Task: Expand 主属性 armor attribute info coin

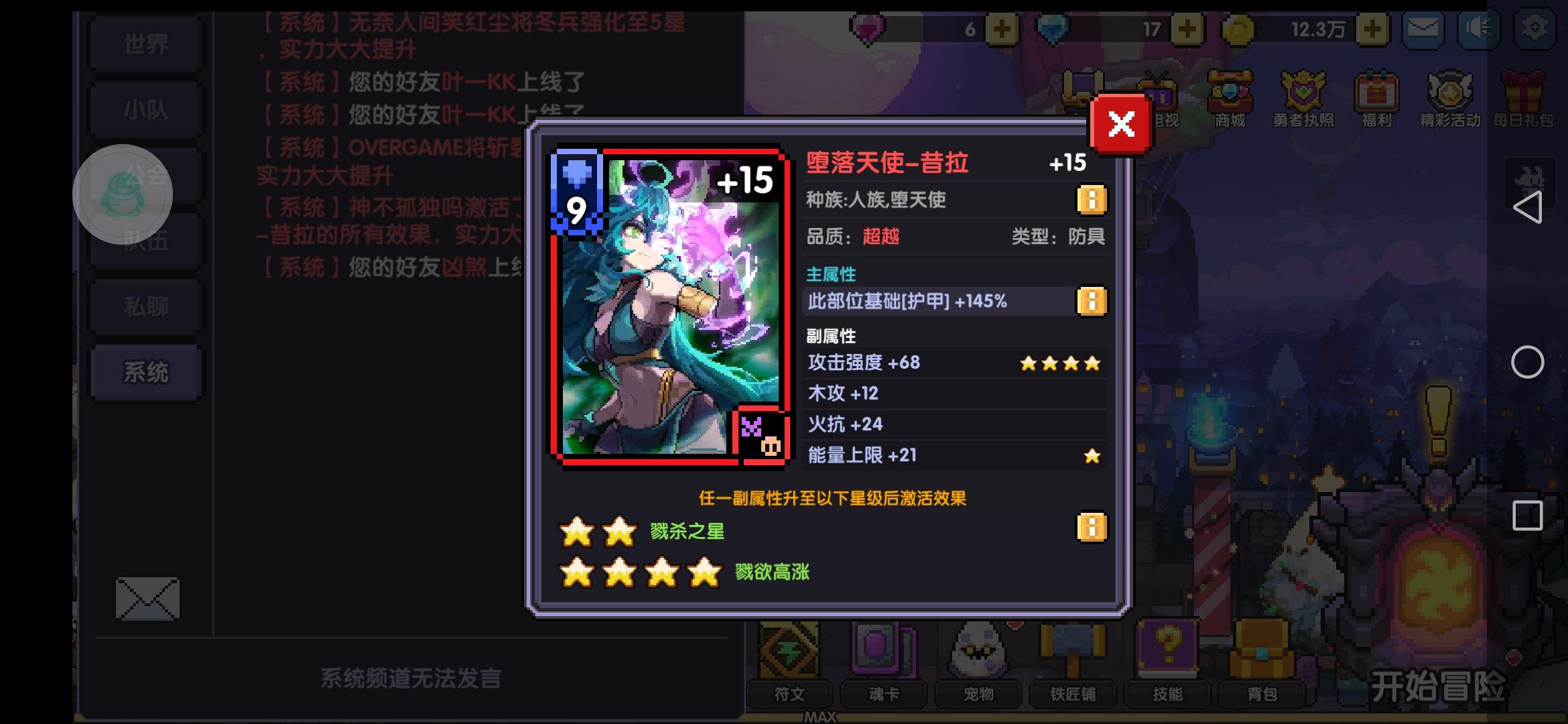Action: click(1092, 301)
